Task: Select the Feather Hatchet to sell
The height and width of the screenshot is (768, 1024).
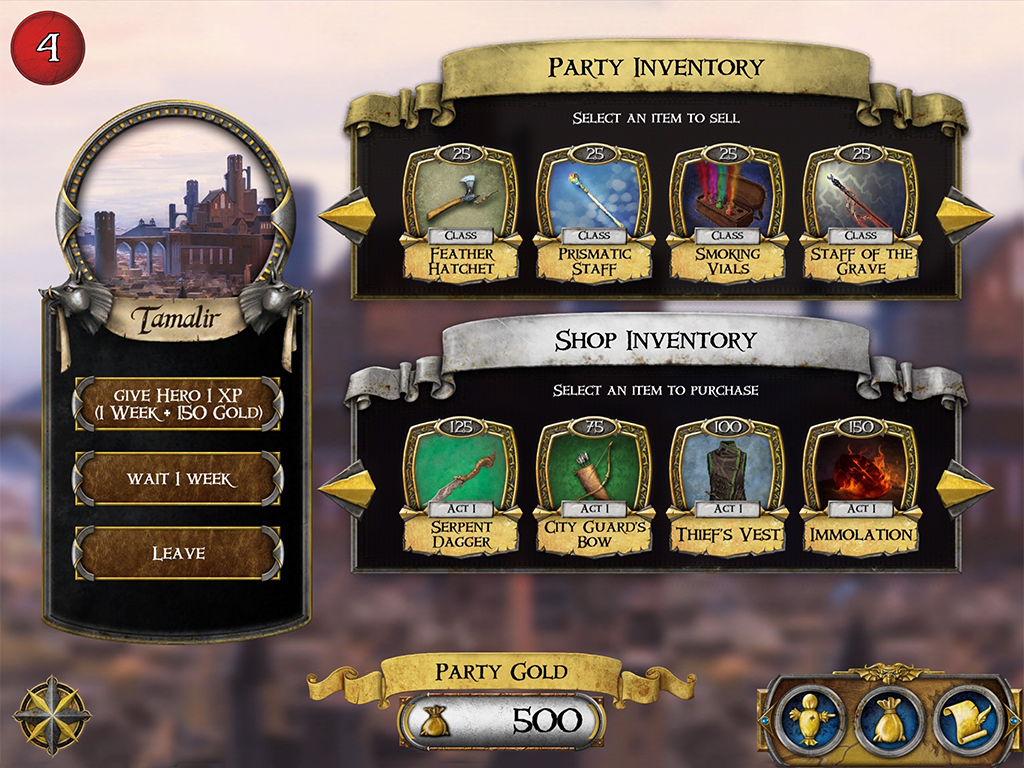Action: [461, 213]
